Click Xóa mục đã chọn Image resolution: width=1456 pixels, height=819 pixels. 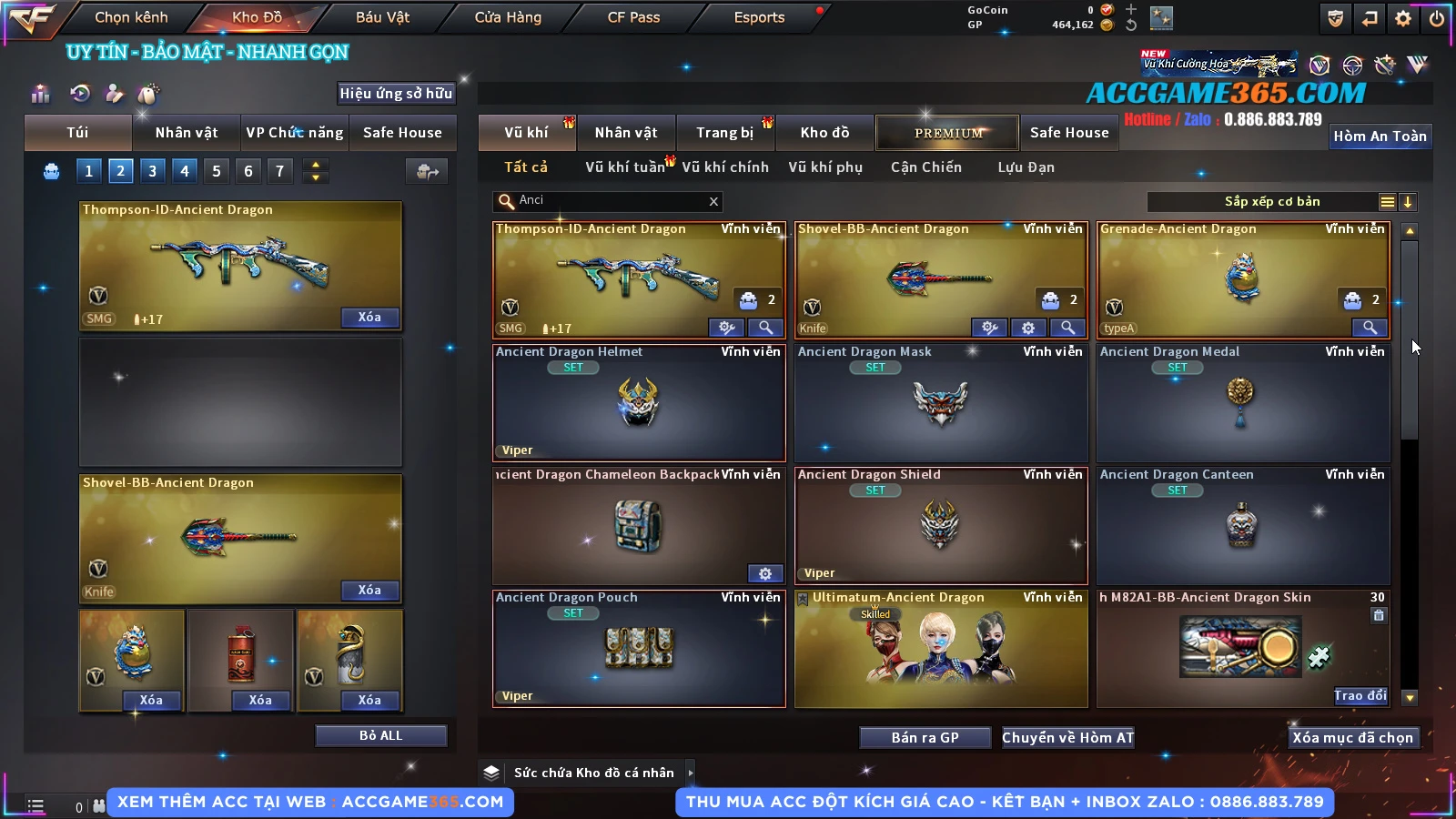click(x=1352, y=737)
